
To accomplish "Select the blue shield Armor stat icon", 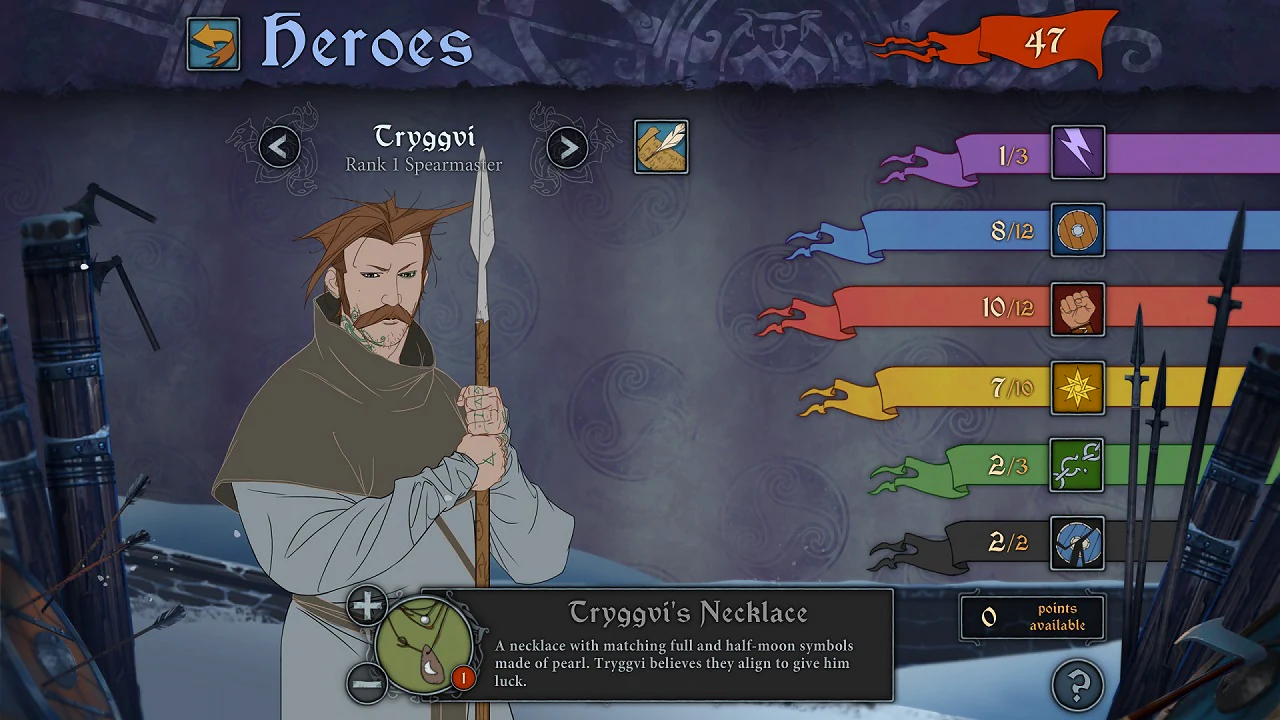I will (x=1077, y=231).
